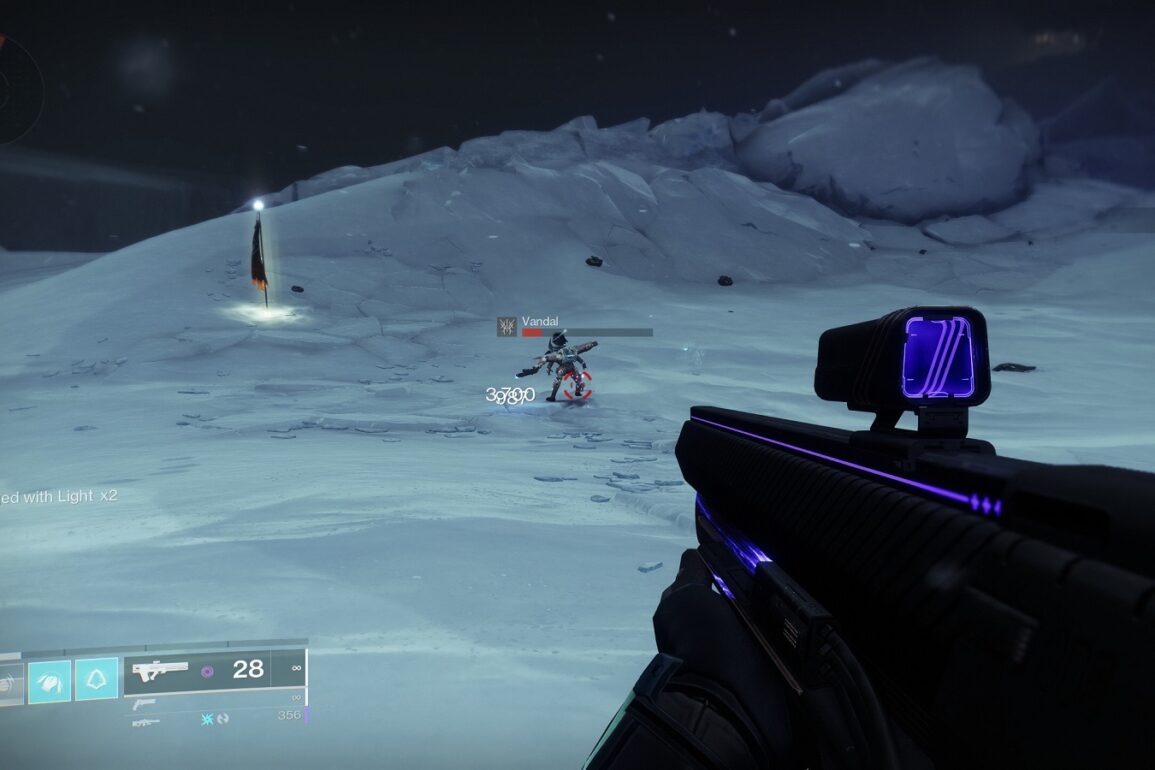Image resolution: width=1155 pixels, height=770 pixels.
Task: Select the melee fist ability icon
Action: (49, 681)
